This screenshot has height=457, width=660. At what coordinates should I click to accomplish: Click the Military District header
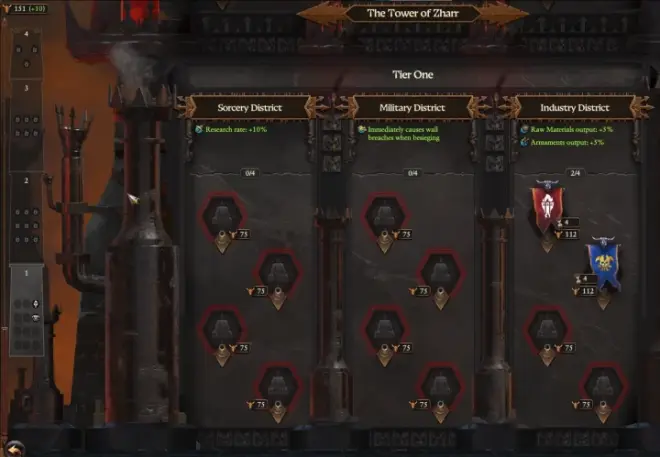(414, 107)
